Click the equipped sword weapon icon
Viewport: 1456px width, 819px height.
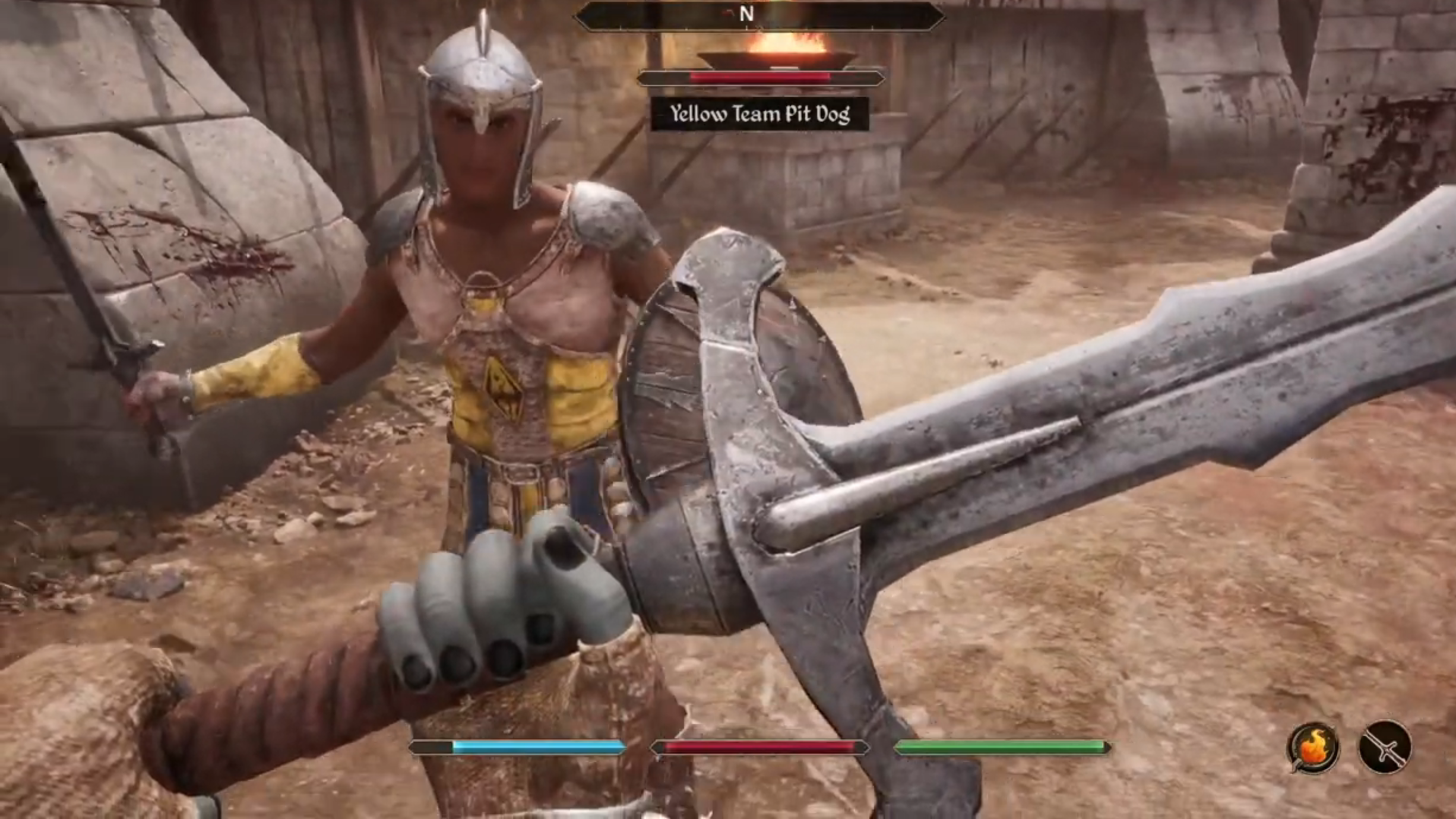point(1385,747)
